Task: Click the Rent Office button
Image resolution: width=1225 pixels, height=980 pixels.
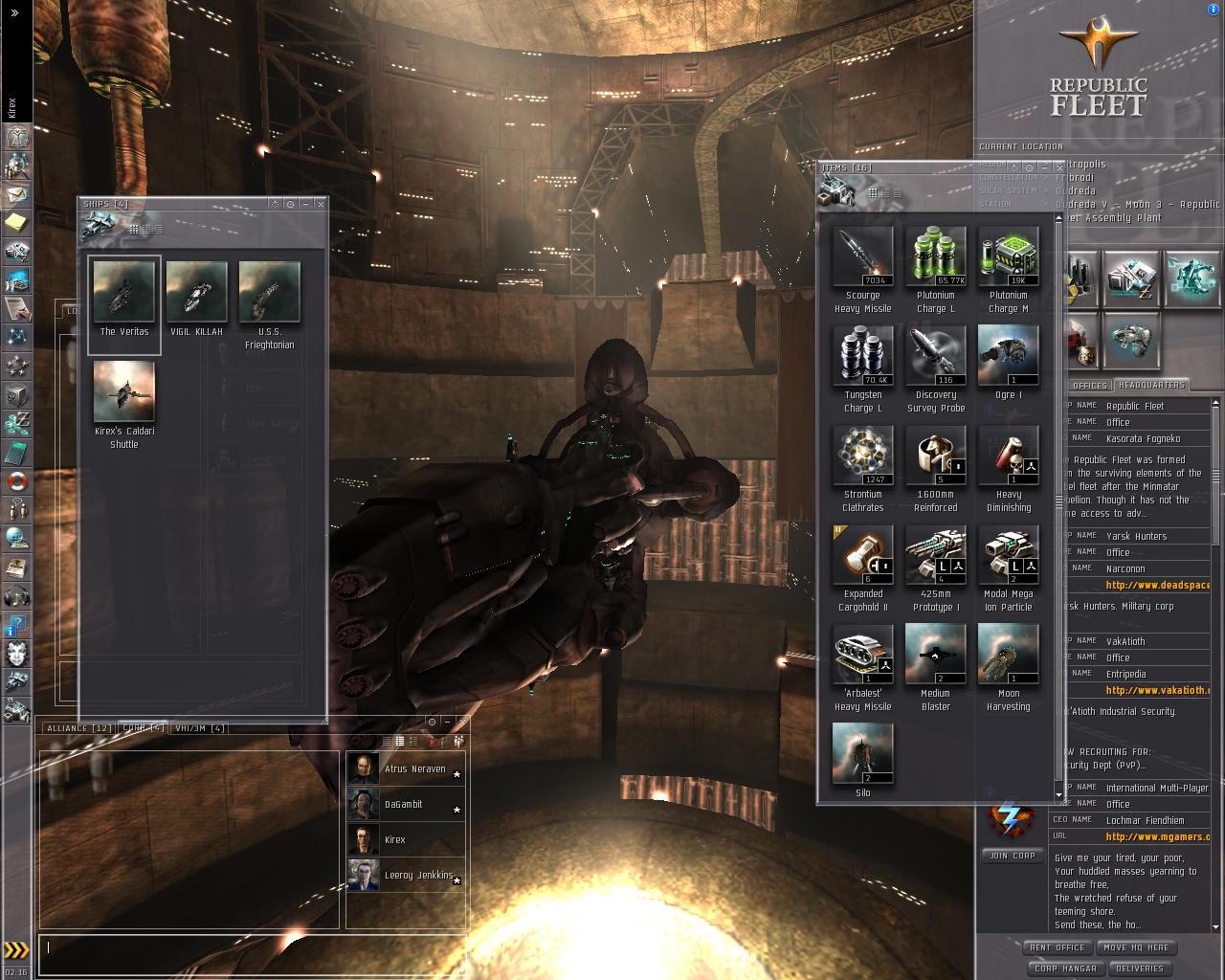Action: [x=1057, y=947]
